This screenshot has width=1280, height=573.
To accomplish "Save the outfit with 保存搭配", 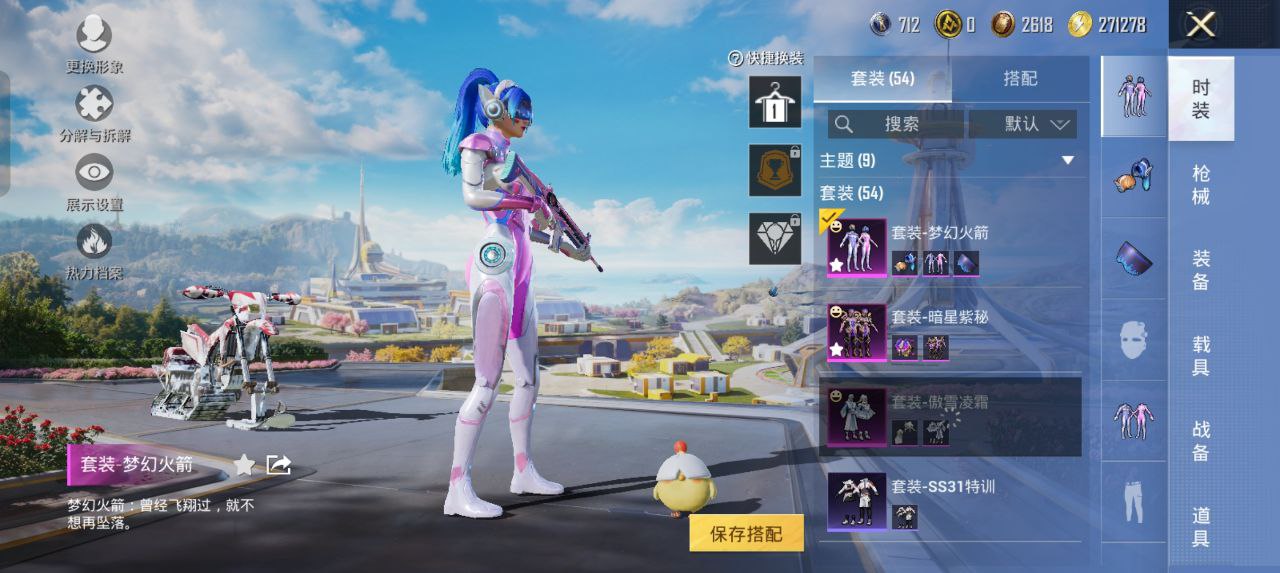I will click(x=746, y=534).
